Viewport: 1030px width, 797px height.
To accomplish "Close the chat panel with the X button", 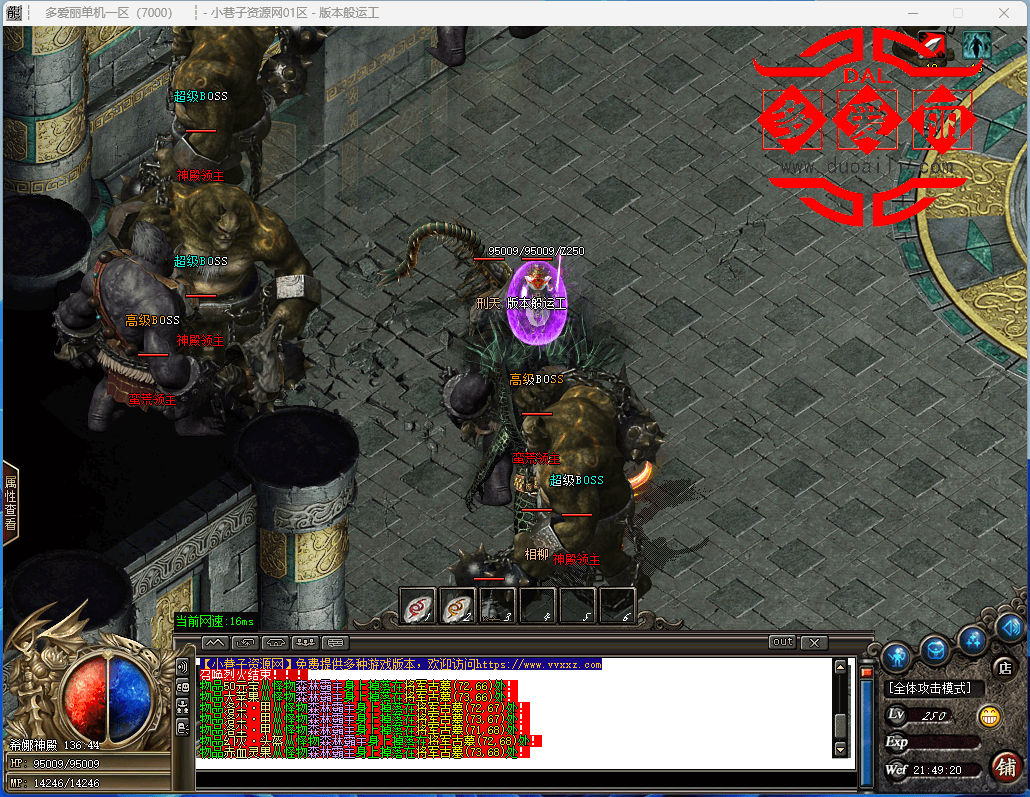I will (815, 642).
